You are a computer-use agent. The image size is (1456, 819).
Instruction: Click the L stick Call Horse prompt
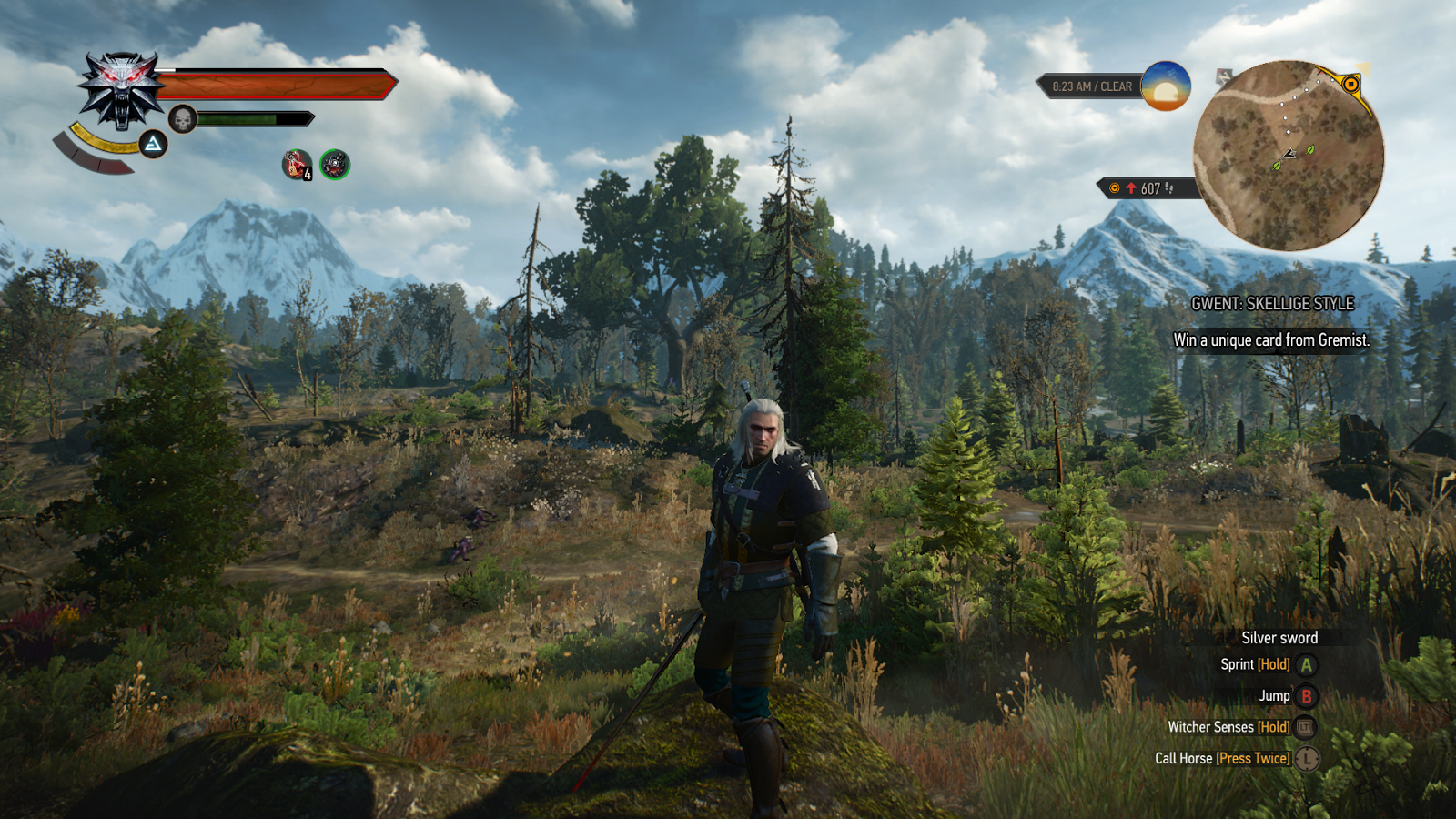click(x=1309, y=757)
